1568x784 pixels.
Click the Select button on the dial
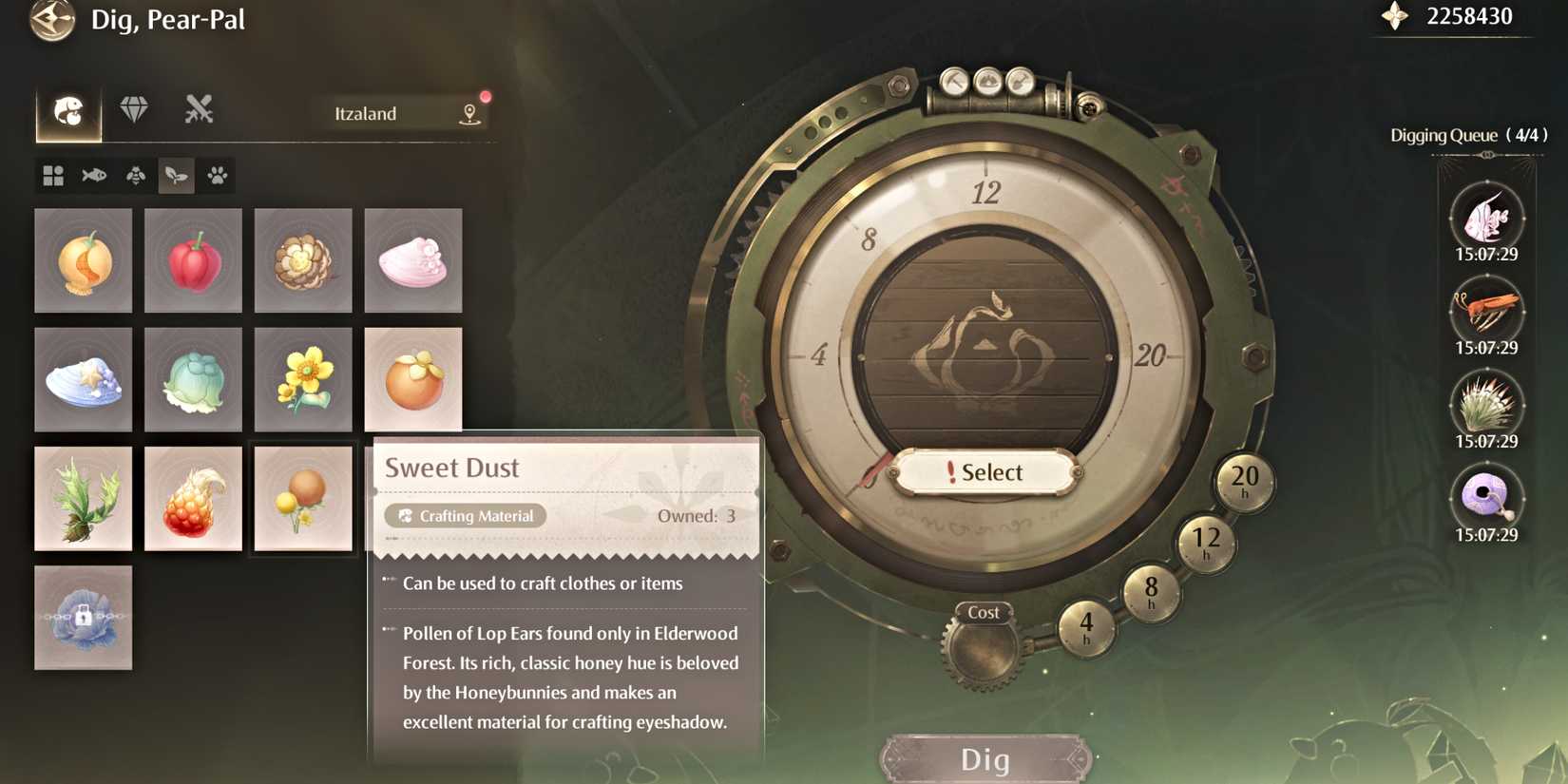tap(984, 472)
